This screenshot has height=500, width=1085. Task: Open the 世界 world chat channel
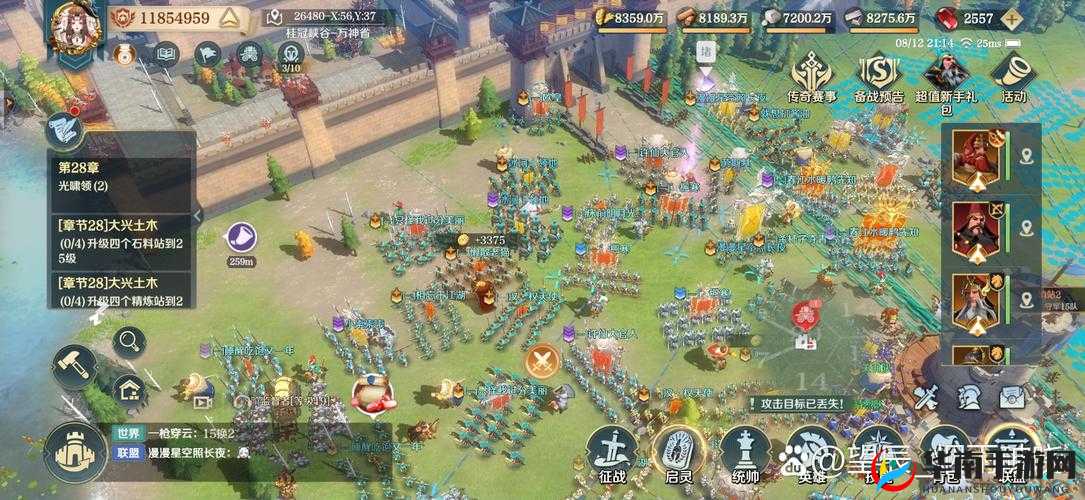pyautogui.click(x=128, y=433)
